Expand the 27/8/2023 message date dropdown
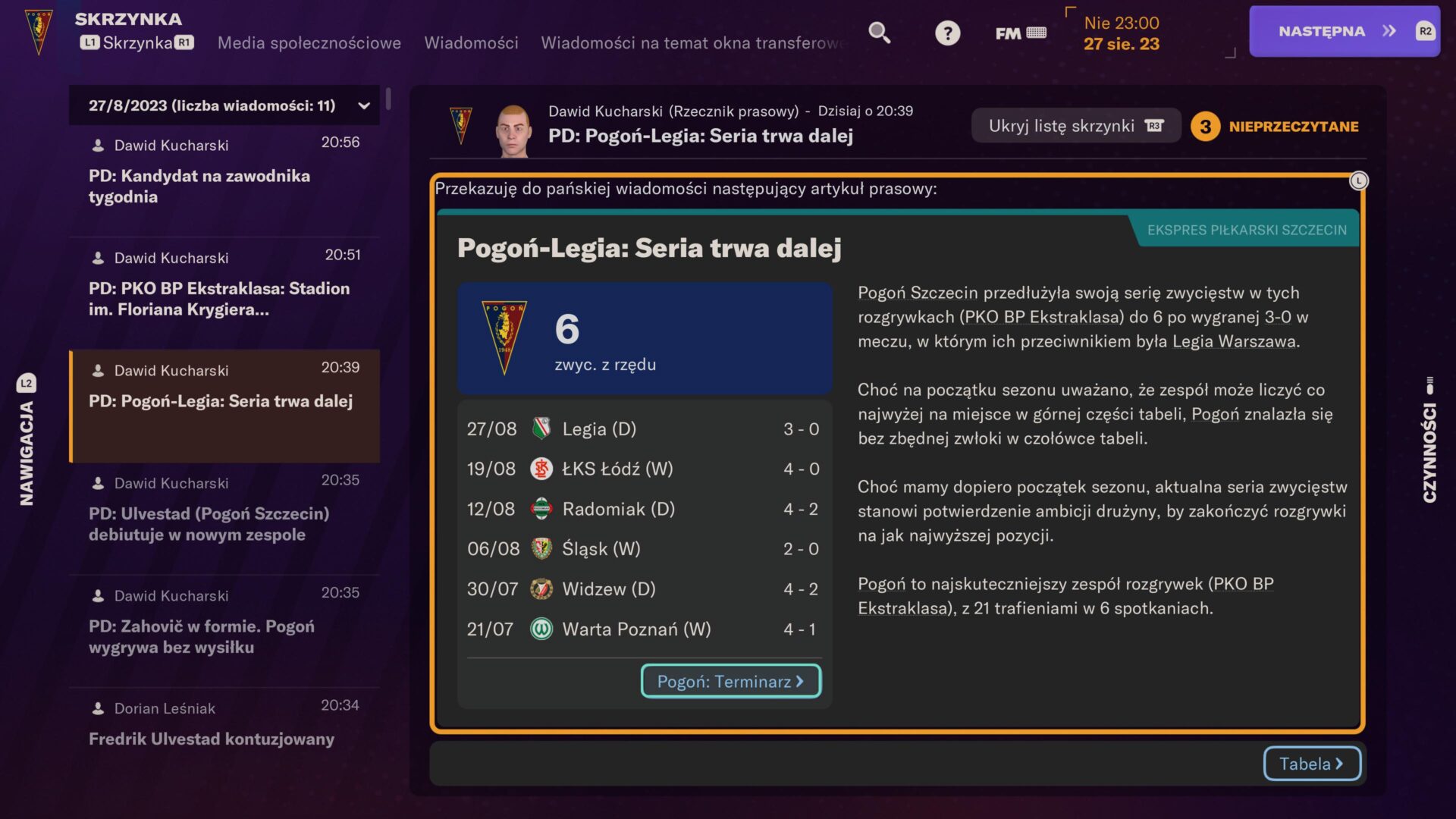Image resolution: width=1456 pixels, height=819 pixels. pyautogui.click(x=363, y=105)
